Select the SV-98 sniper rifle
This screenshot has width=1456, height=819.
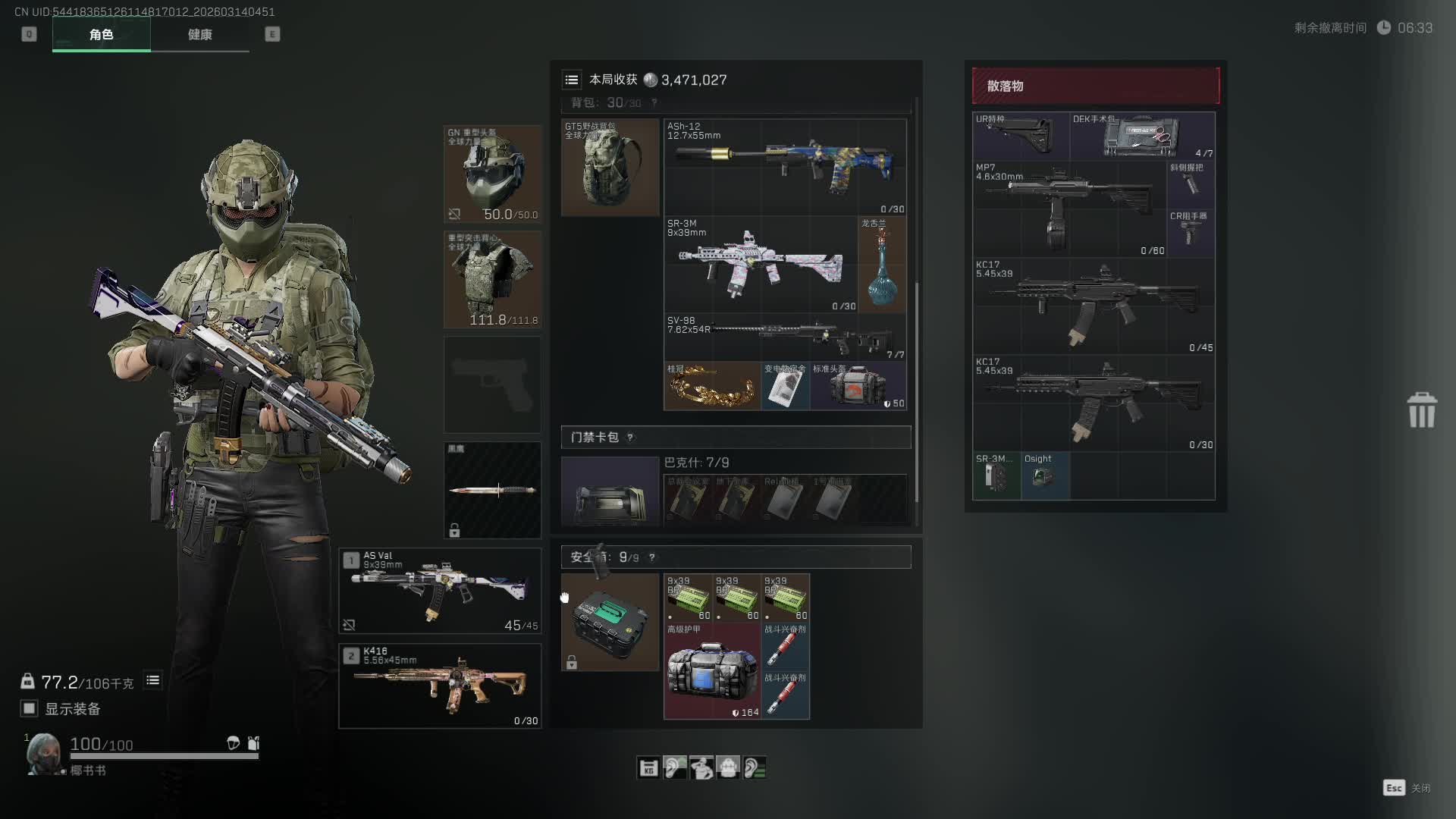pos(785,337)
